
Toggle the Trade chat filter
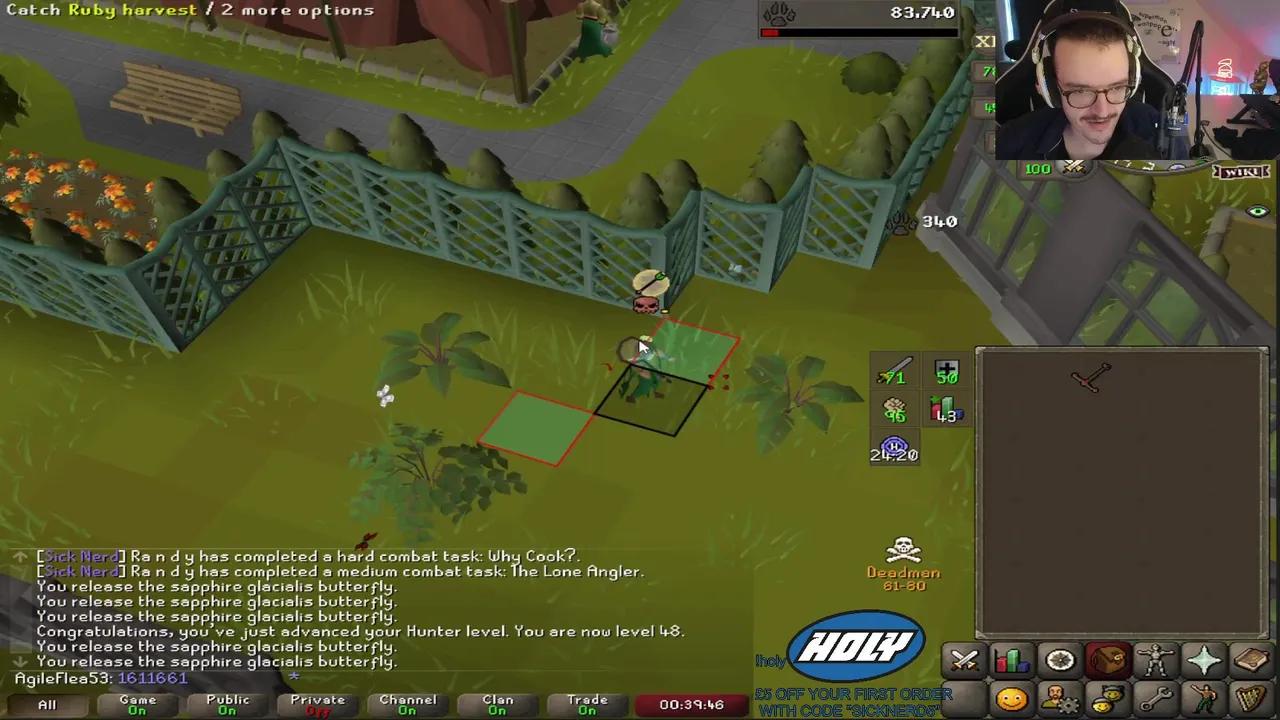(x=587, y=704)
